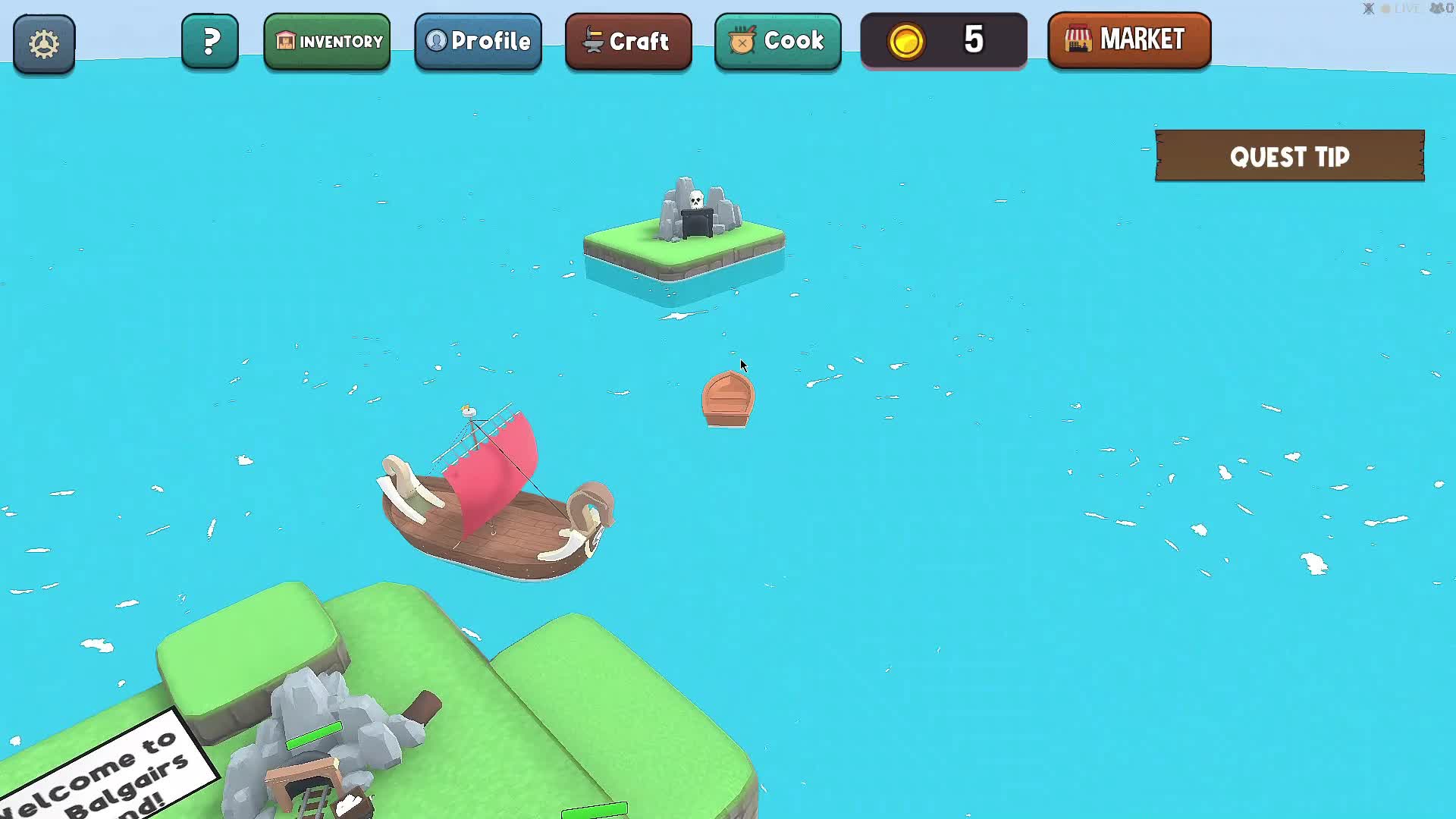The height and width of the screenshot is (819, 1456).
Task: Click the Welcome to Balgairs Island sign
Action: 99,766
